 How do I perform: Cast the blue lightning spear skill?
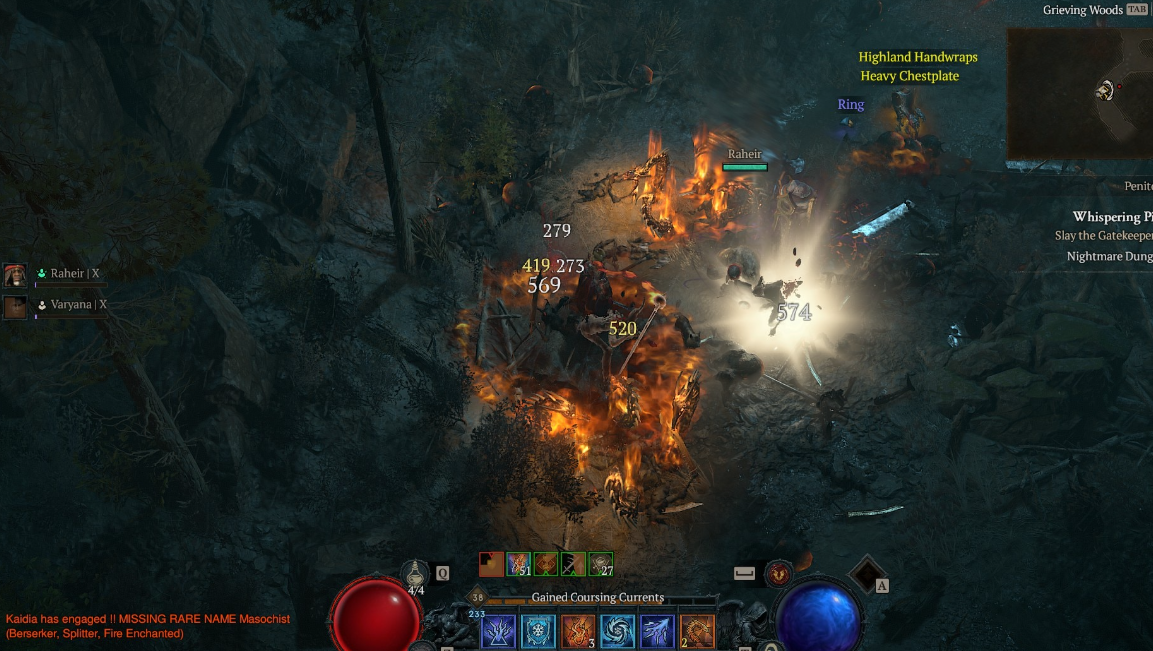[x=658, y=632]
